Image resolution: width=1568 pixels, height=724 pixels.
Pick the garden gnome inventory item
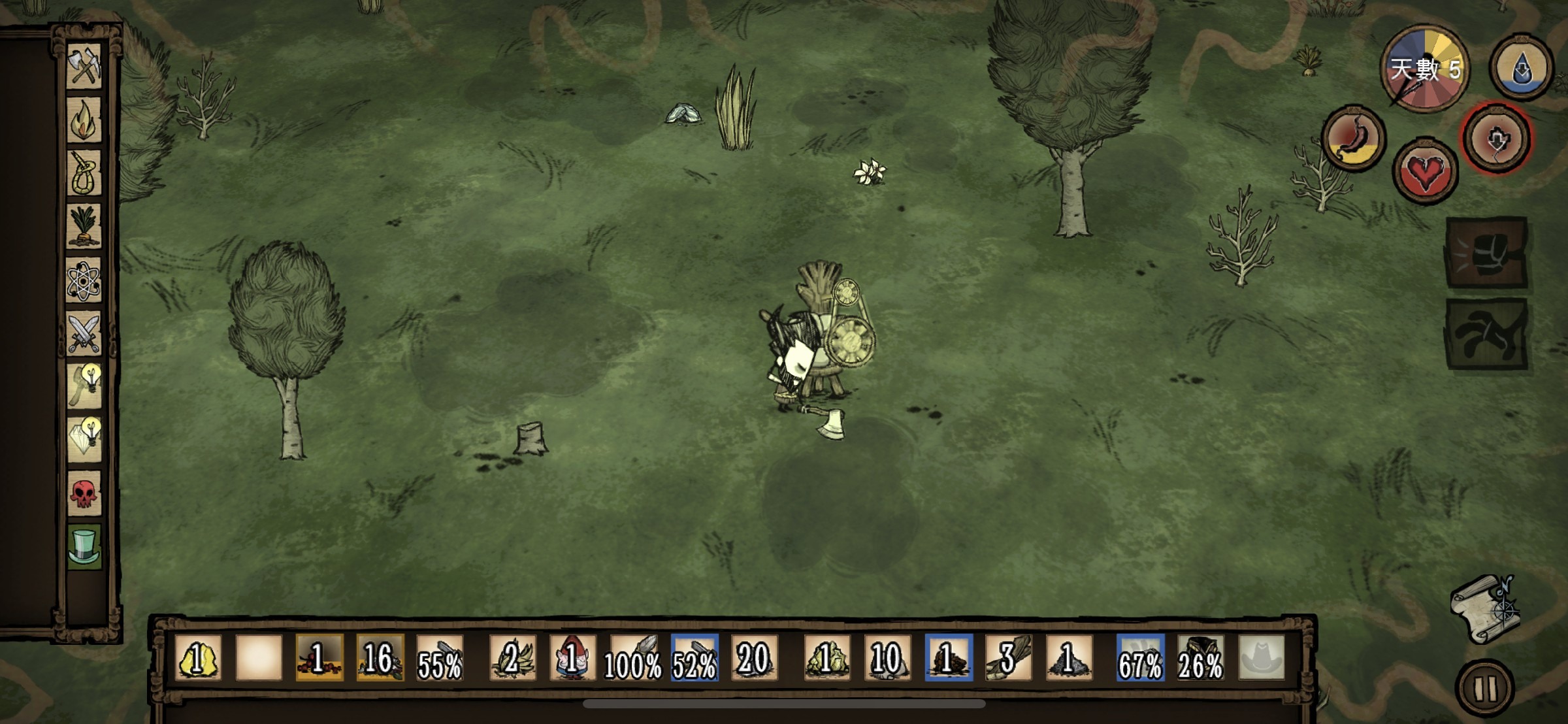tap(572, 657)
